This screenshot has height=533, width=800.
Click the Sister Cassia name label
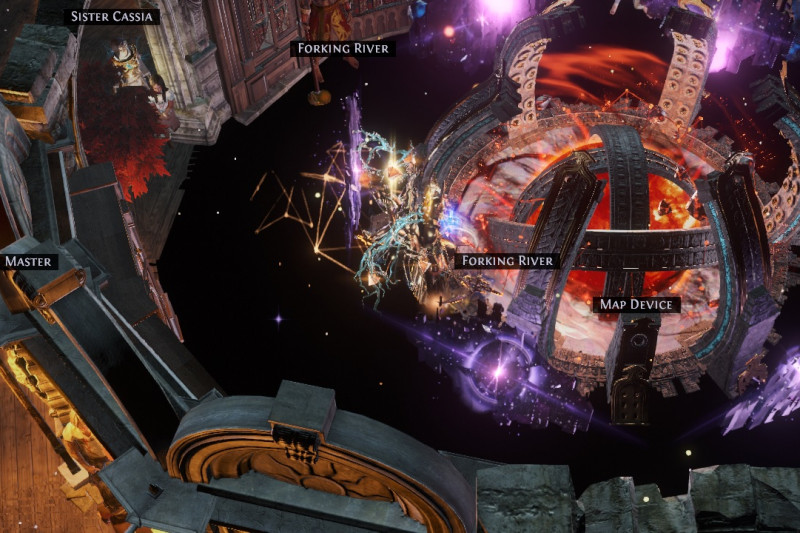click(x=111, y=17)
